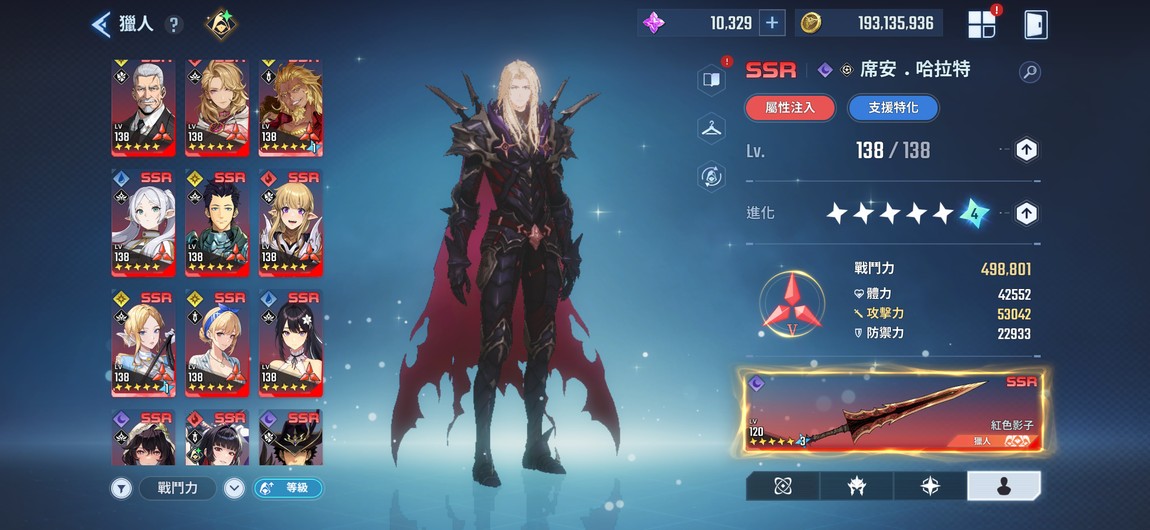
Task: Open the 戰鬥力 sort dropdown
Action: pyautogui.click(x=234, y=488)
